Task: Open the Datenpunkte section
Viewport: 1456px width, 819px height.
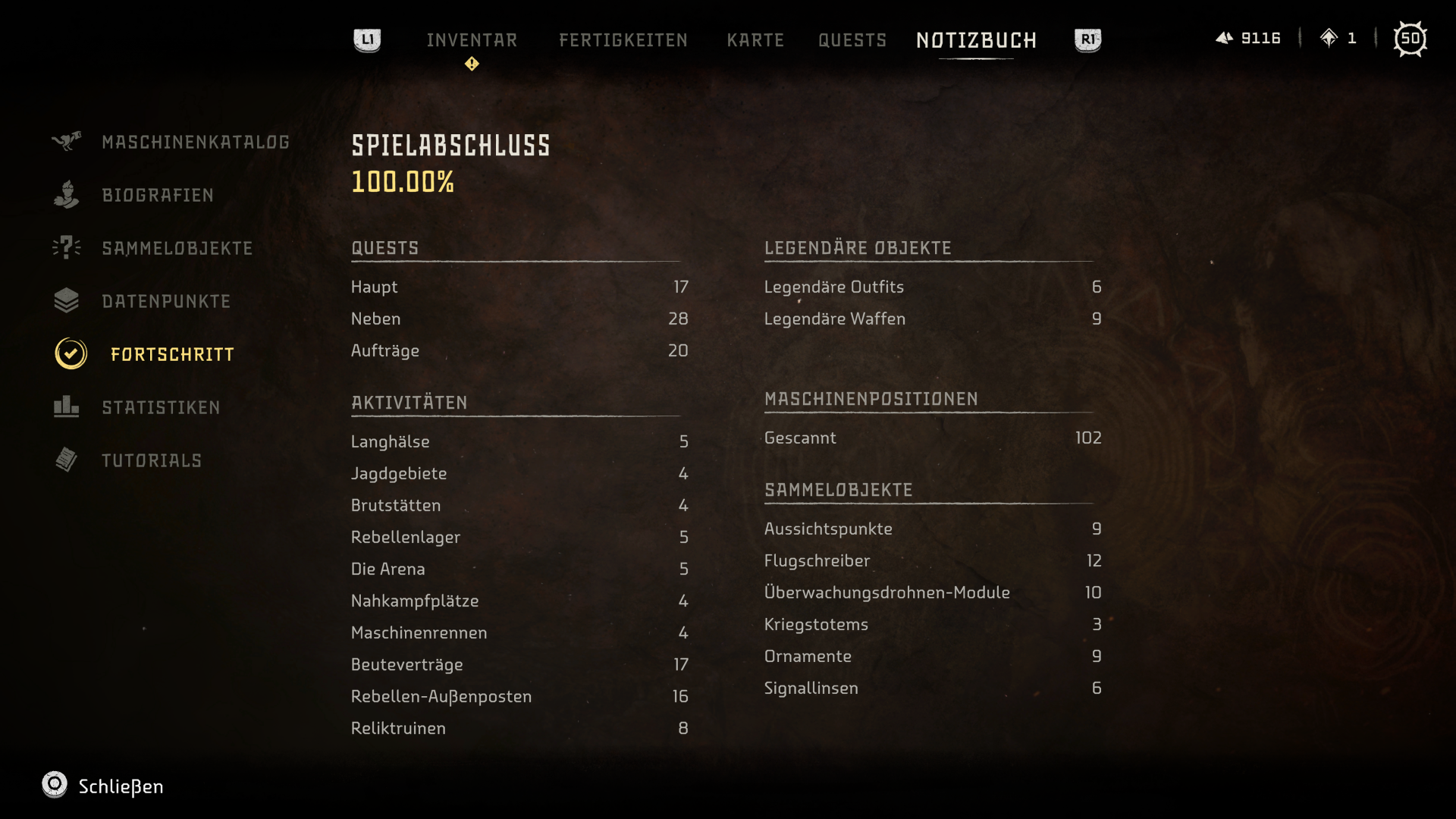Action: coord(166,302)
